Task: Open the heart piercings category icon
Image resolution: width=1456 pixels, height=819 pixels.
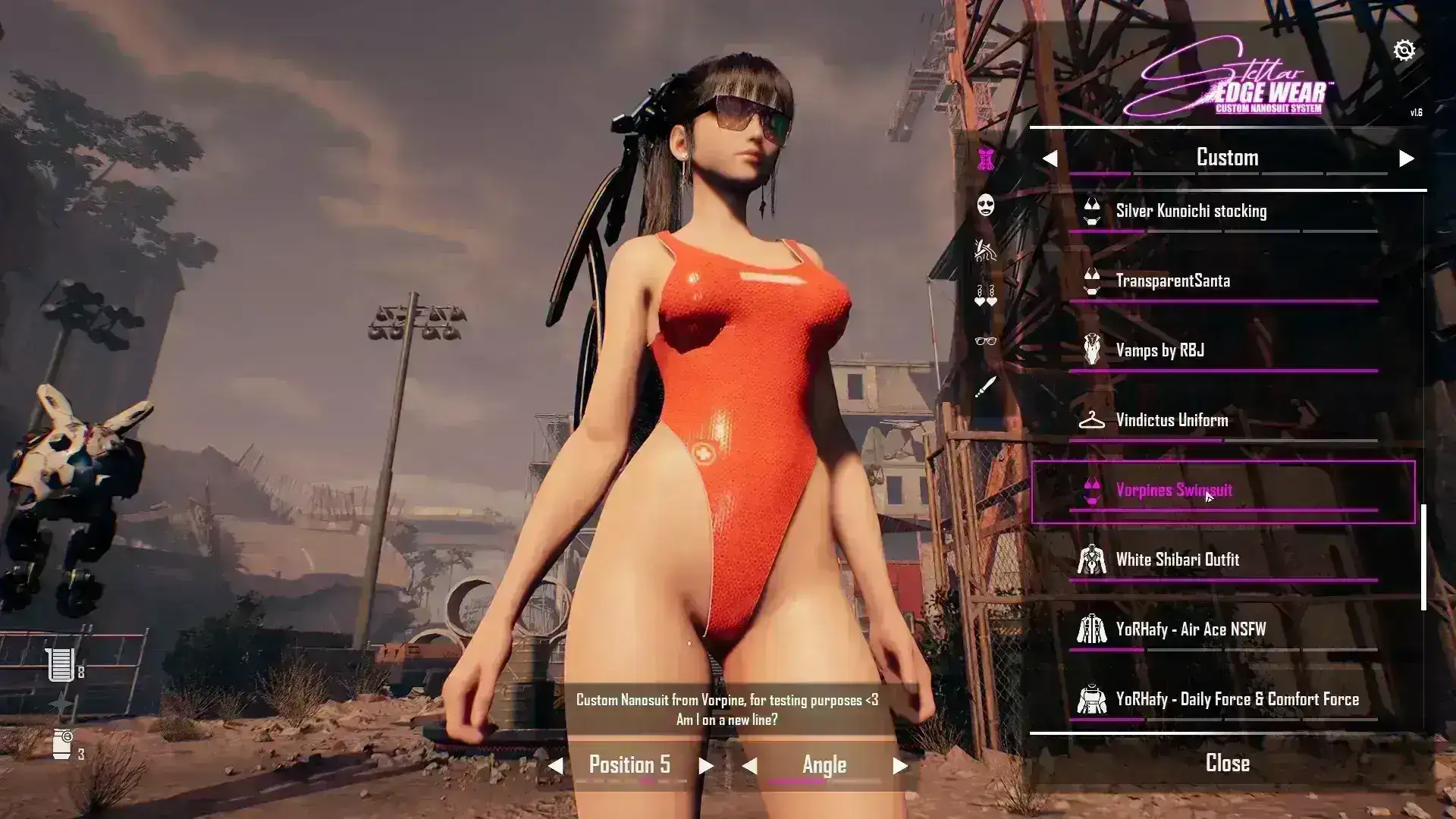Action: click(986, 296)
